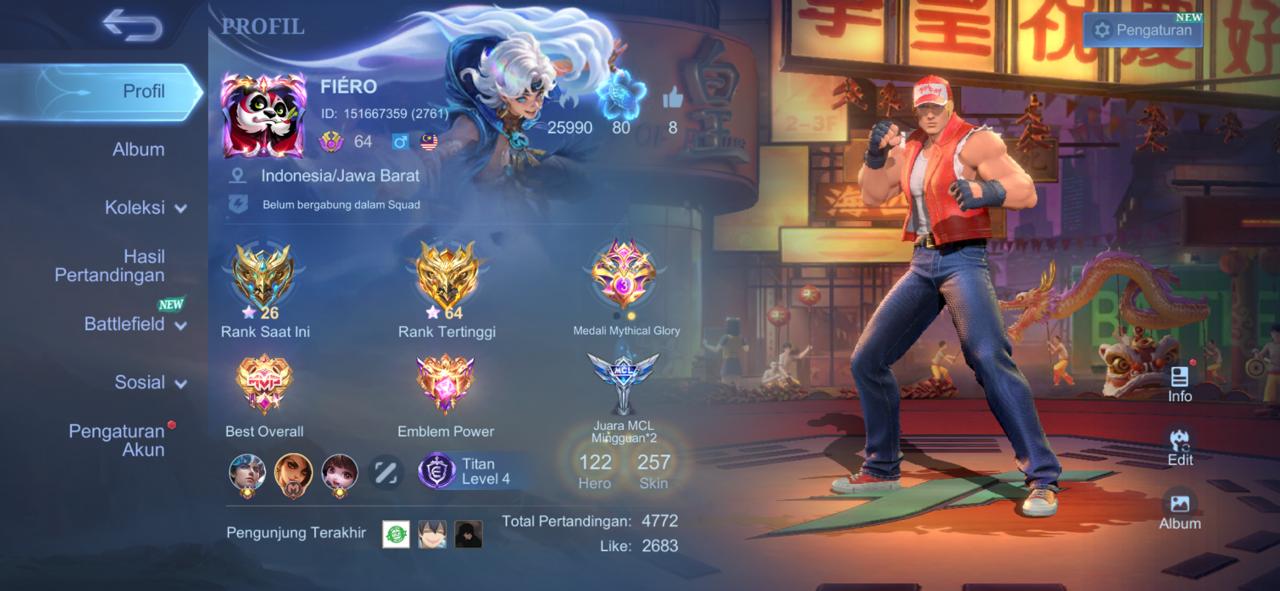The height and width of the screenshot is (591, 1280).
Task: Open the Info button beside the hero
Action: point(1180,383)
